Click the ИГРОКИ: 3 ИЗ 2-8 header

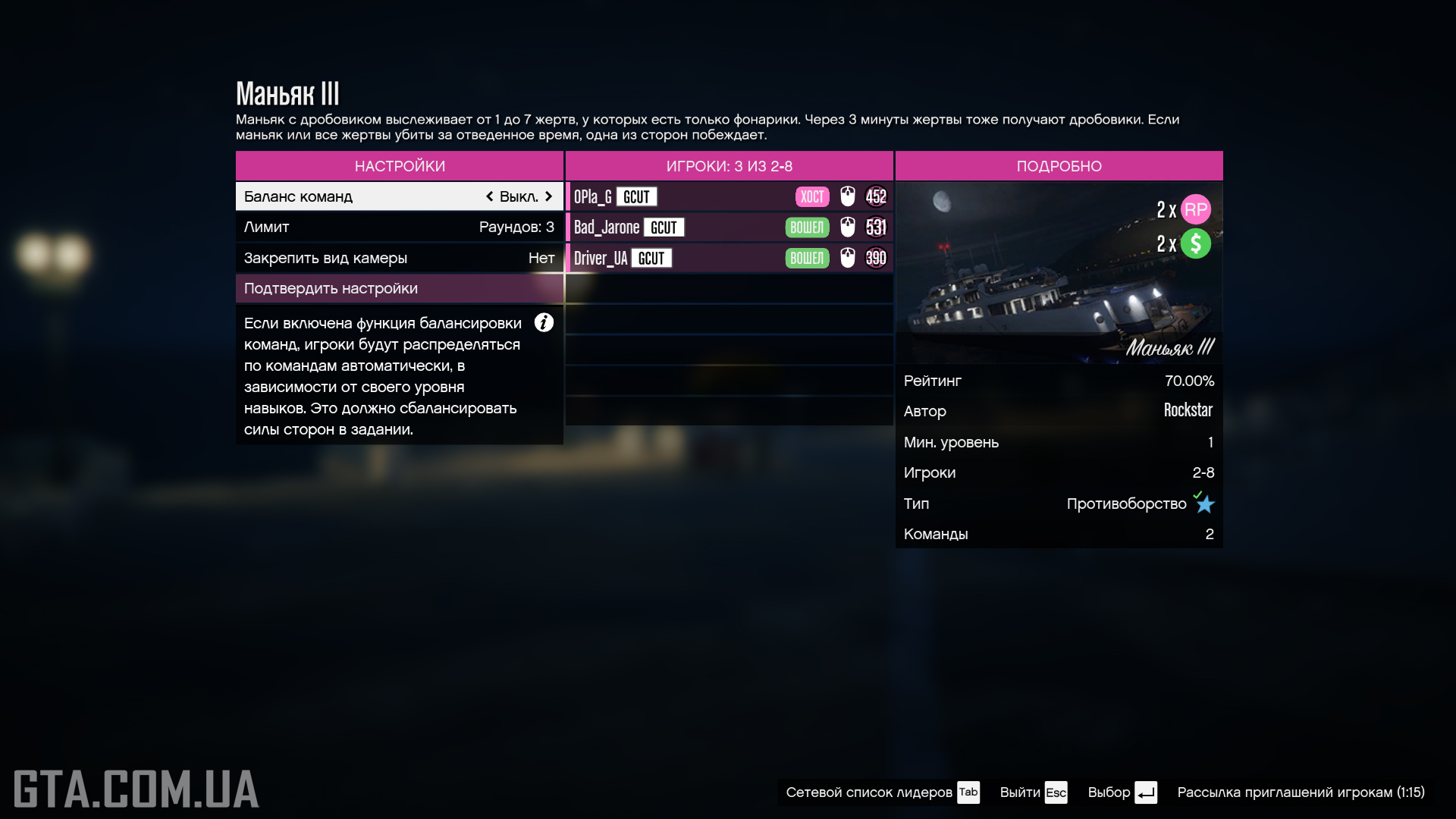pyautogui.click(x=729, y=166)
